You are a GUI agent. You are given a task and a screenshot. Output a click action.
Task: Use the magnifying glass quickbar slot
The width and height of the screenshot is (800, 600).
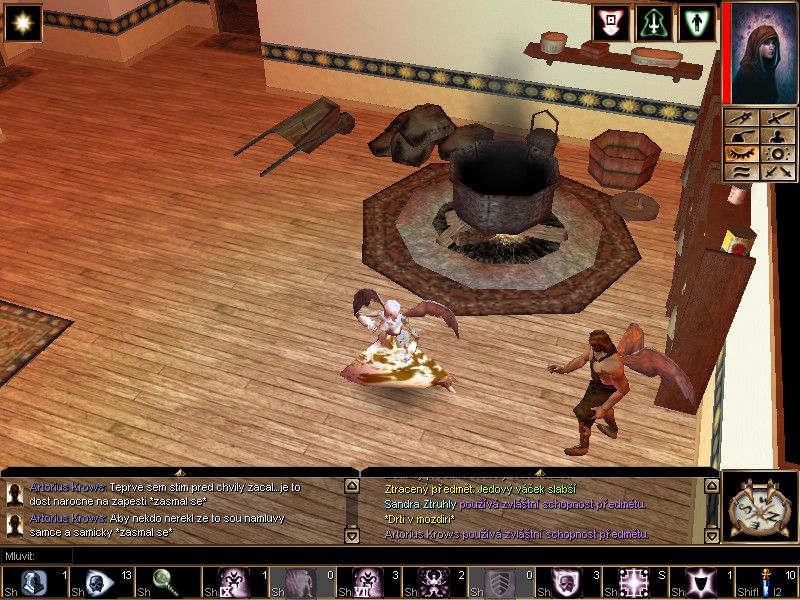(x=166, y=582)
